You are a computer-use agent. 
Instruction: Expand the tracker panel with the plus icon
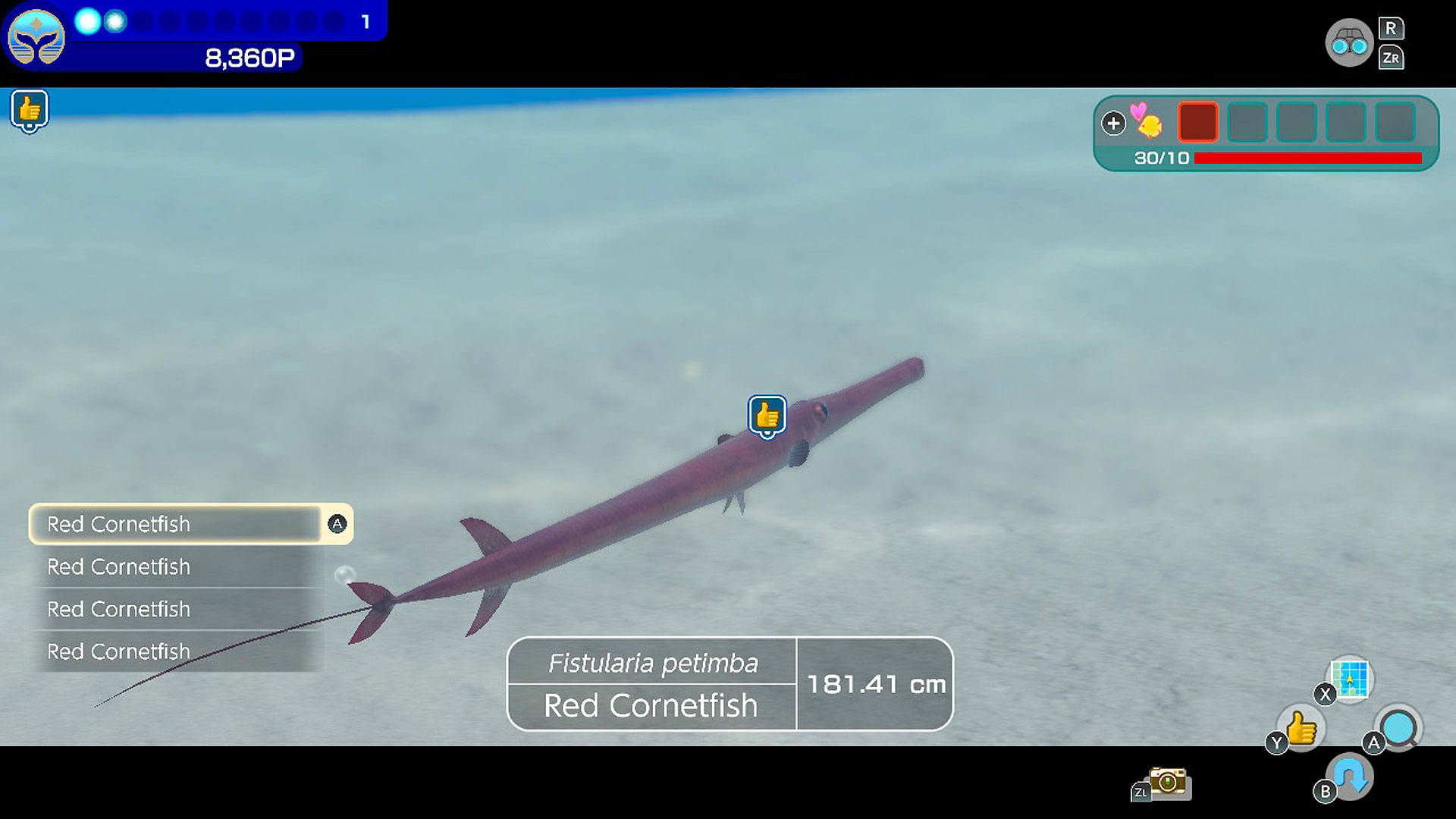pyautogui.click(x=1113, y=123)
